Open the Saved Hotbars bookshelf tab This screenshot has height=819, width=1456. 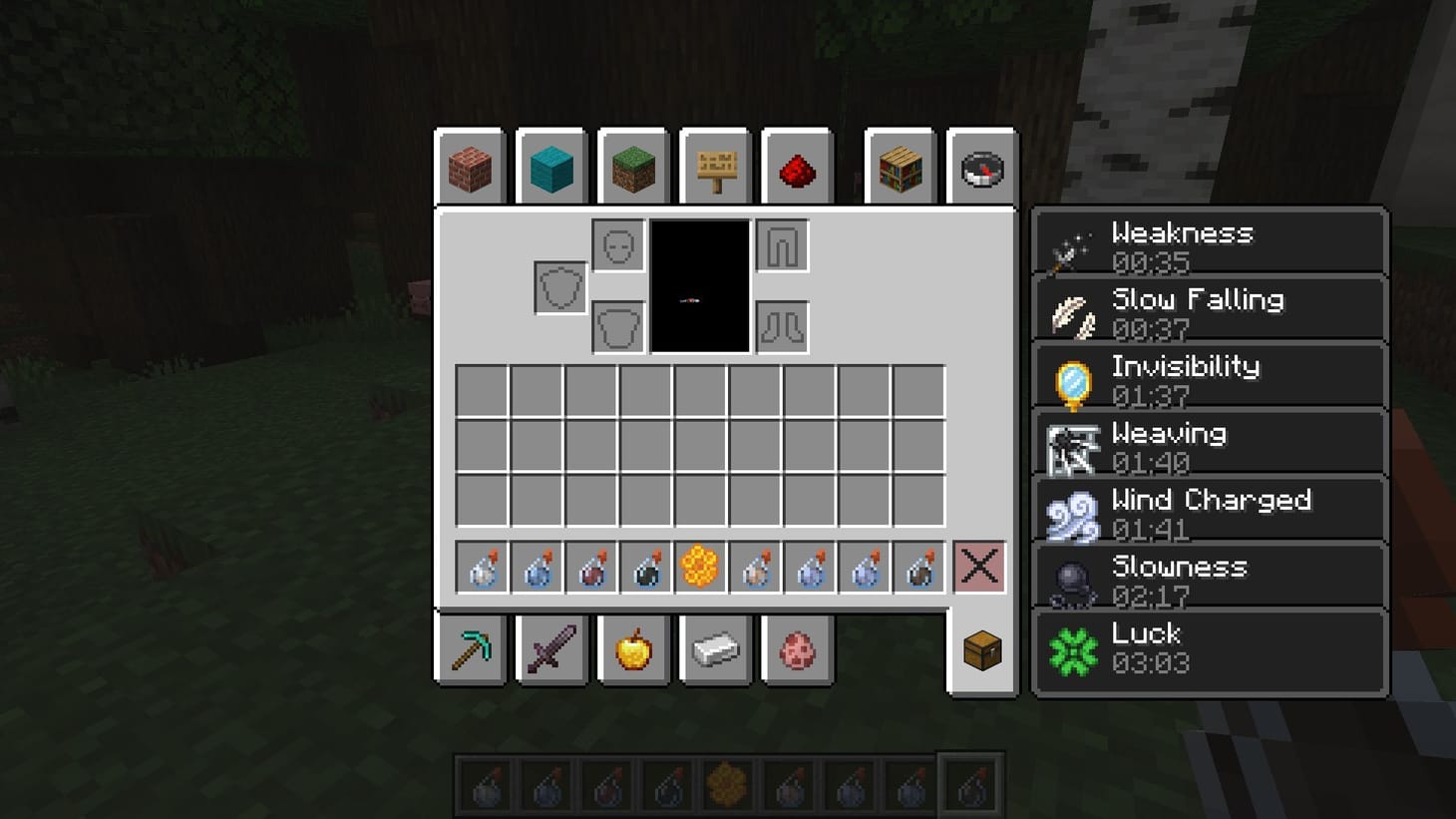tap(900, 168)
